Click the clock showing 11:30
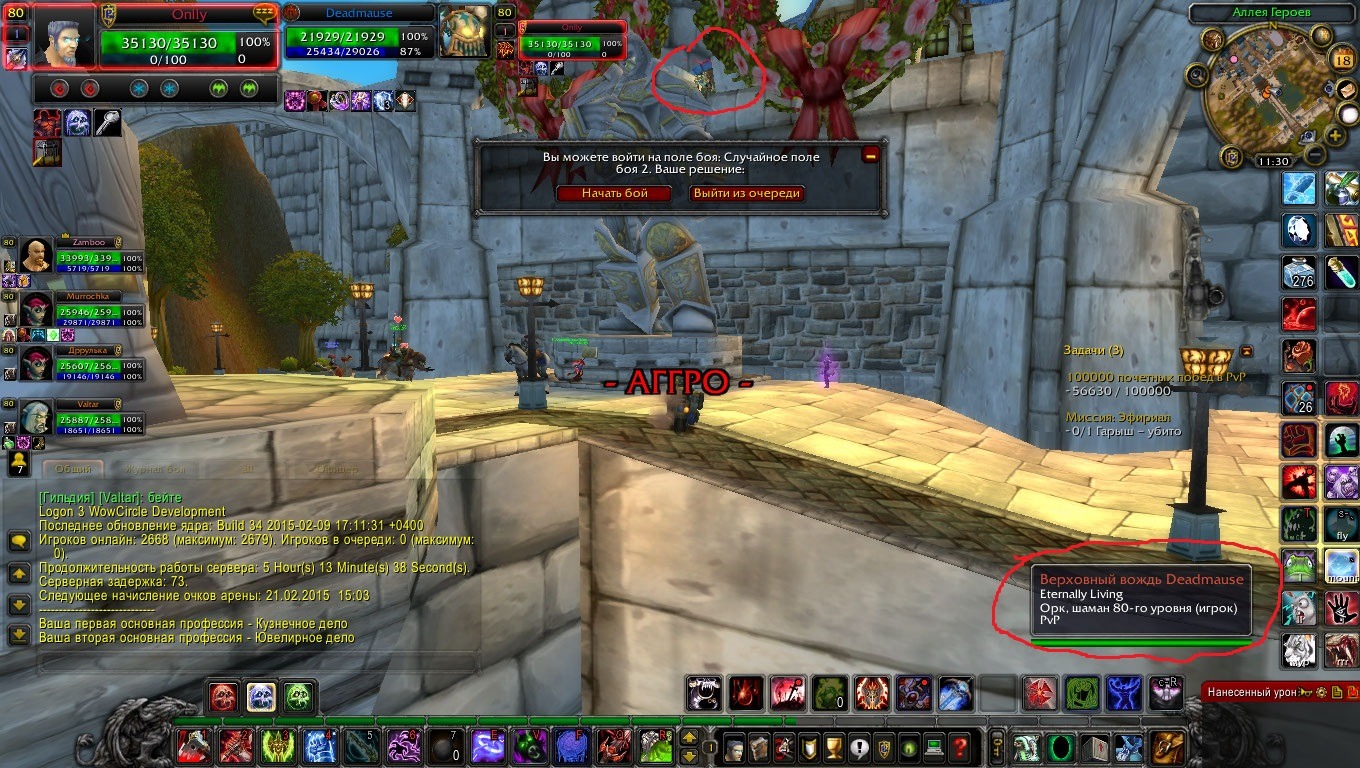Viewport: 1360px width, 768px height. point(1273,161)
